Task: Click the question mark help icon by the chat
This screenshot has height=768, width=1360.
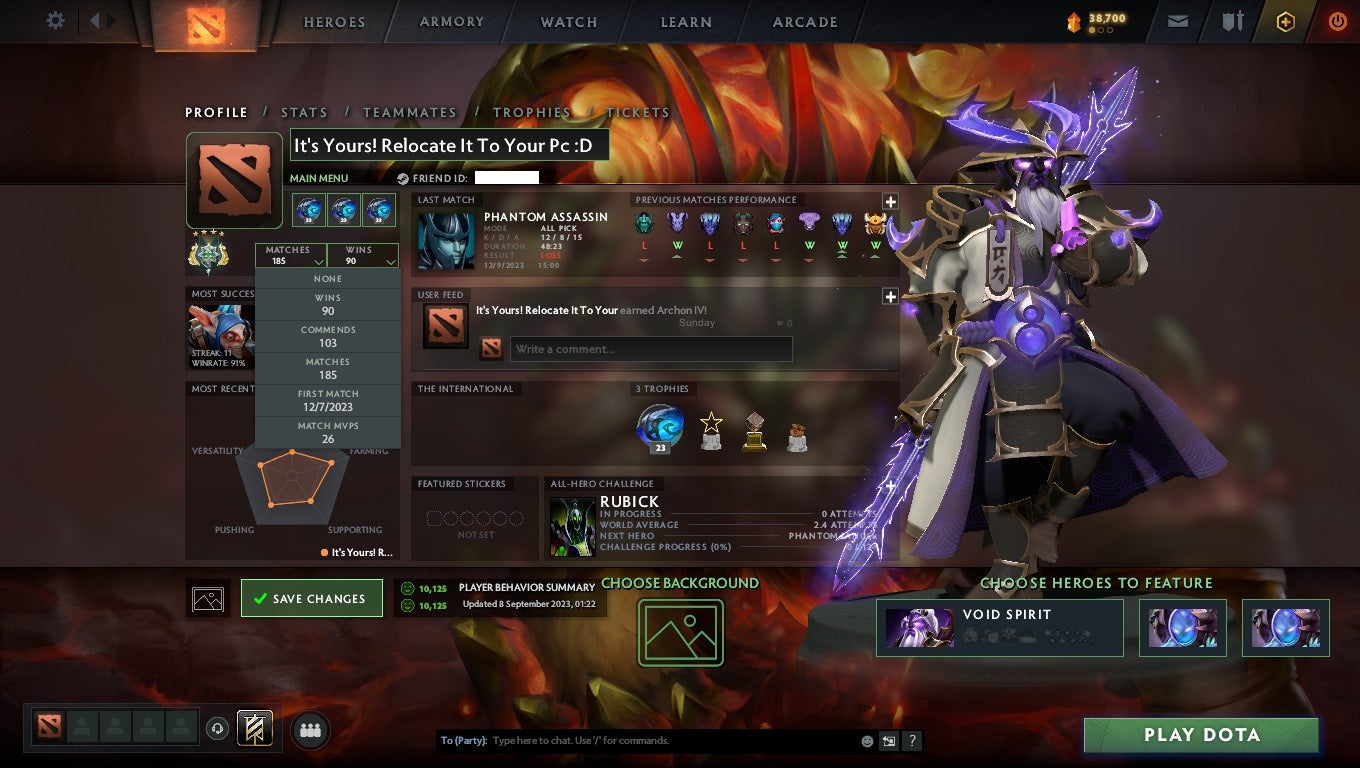Action: [x=911, y=741]
